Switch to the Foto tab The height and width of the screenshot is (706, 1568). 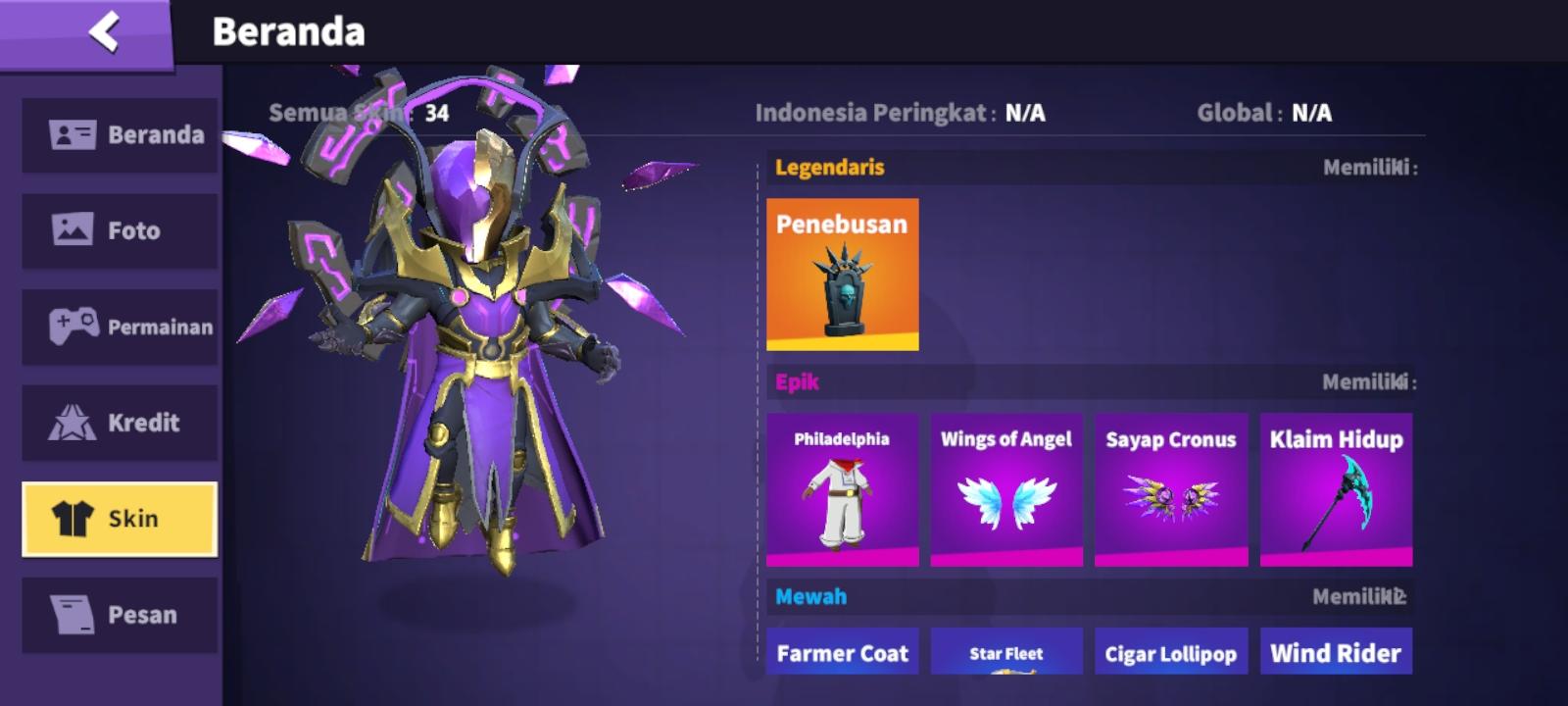pos(120,230)
